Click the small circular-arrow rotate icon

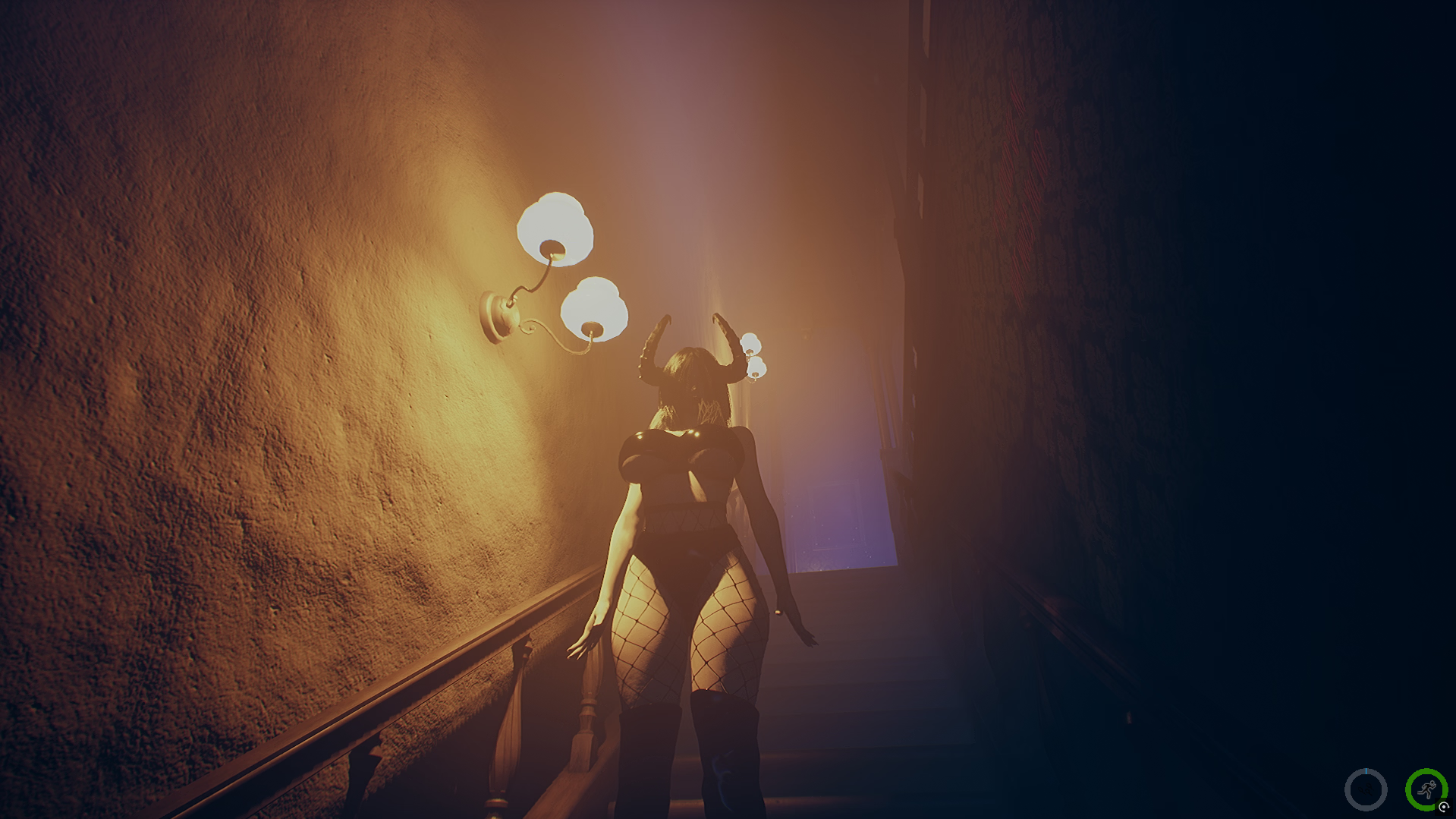point(1444,808)
